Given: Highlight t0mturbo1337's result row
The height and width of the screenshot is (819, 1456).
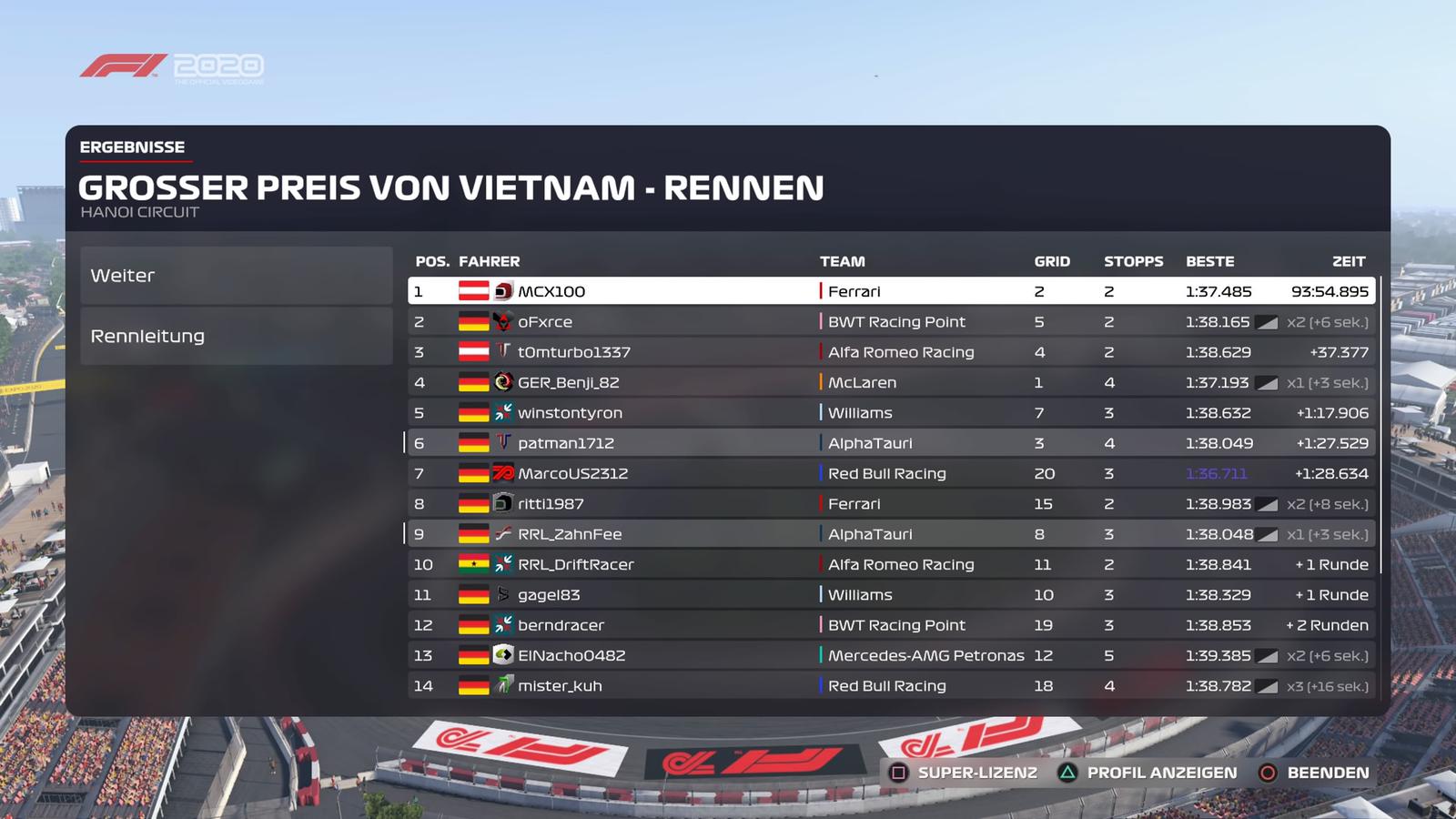Looking at the screenshot, I should point(890,352).
